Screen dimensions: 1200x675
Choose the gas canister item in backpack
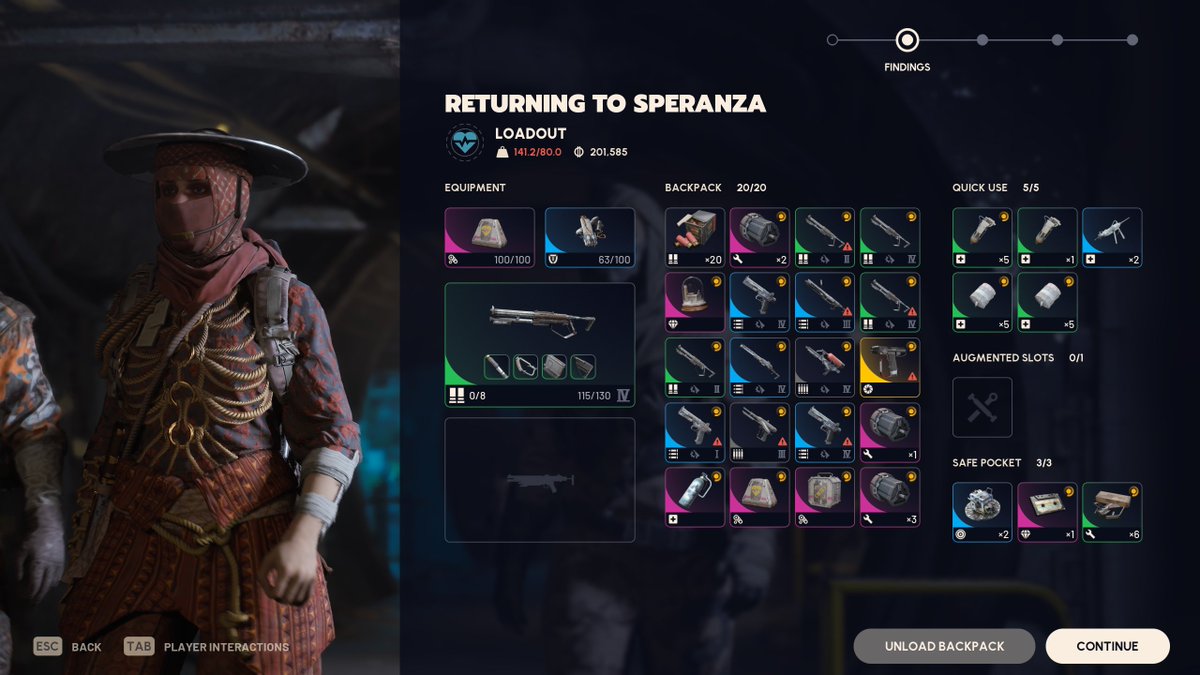coord(695,497)
